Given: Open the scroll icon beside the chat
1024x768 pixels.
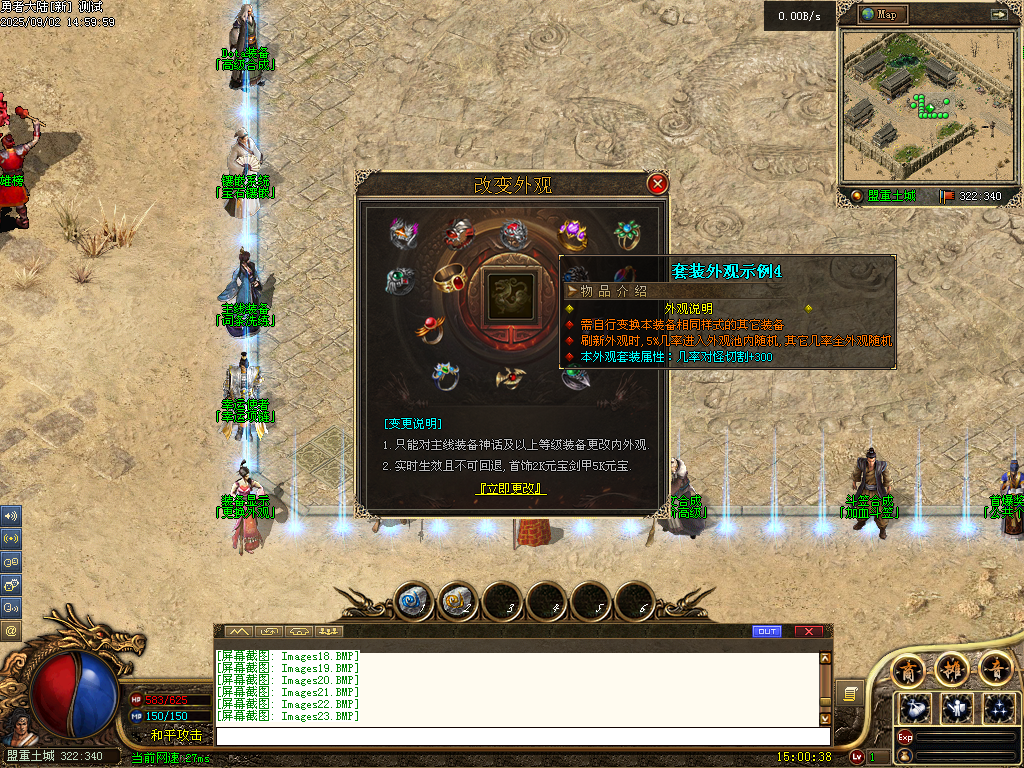Looking at the screenshot, I should [x=850, y=692].
